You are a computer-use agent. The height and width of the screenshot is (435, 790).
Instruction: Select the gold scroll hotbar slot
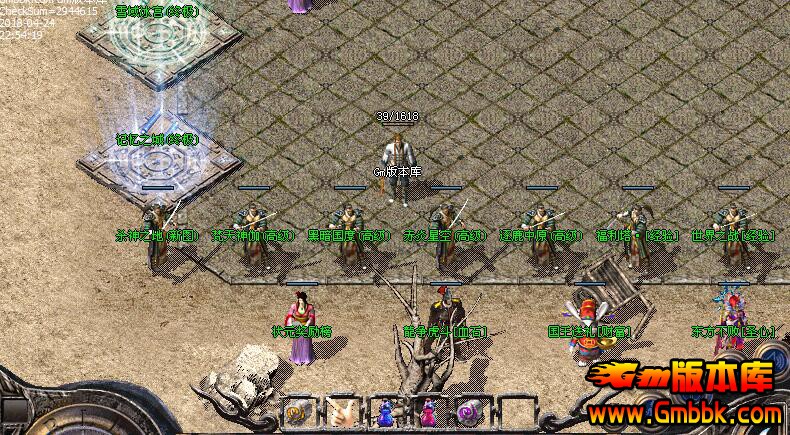coord(299,411)
